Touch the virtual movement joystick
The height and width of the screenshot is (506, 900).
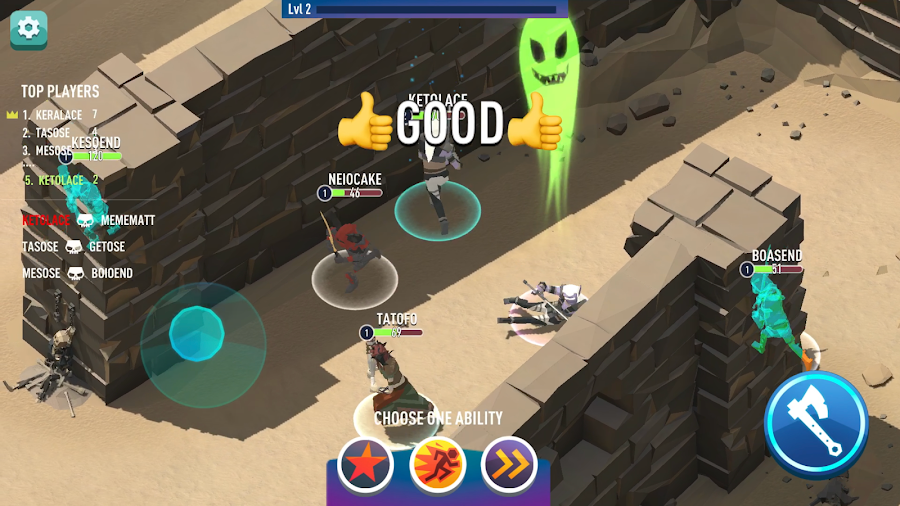(196, 334)
